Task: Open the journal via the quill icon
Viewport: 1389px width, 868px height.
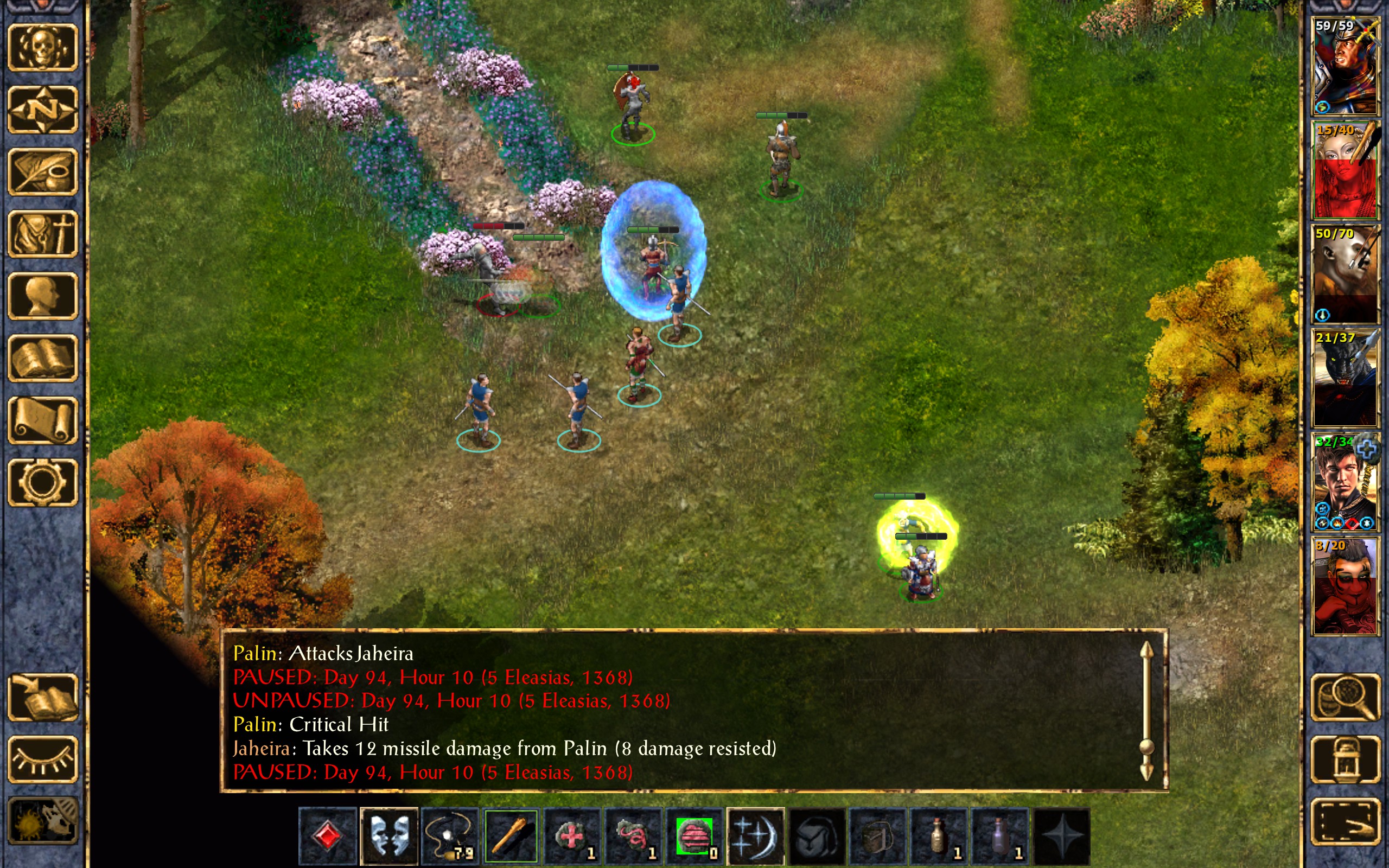Action: click(42, 171)
